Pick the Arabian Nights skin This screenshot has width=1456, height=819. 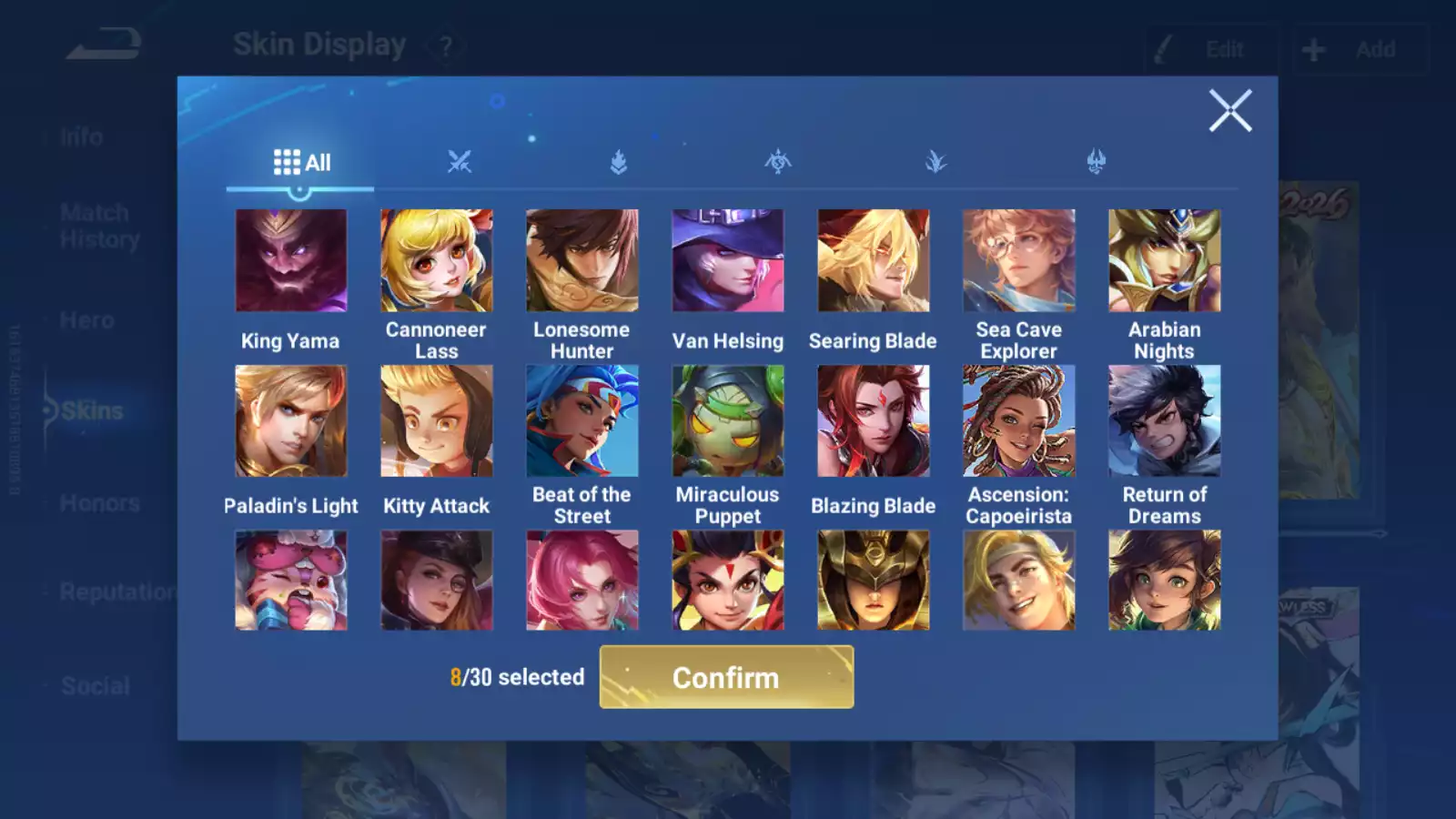coord(1165,261)
